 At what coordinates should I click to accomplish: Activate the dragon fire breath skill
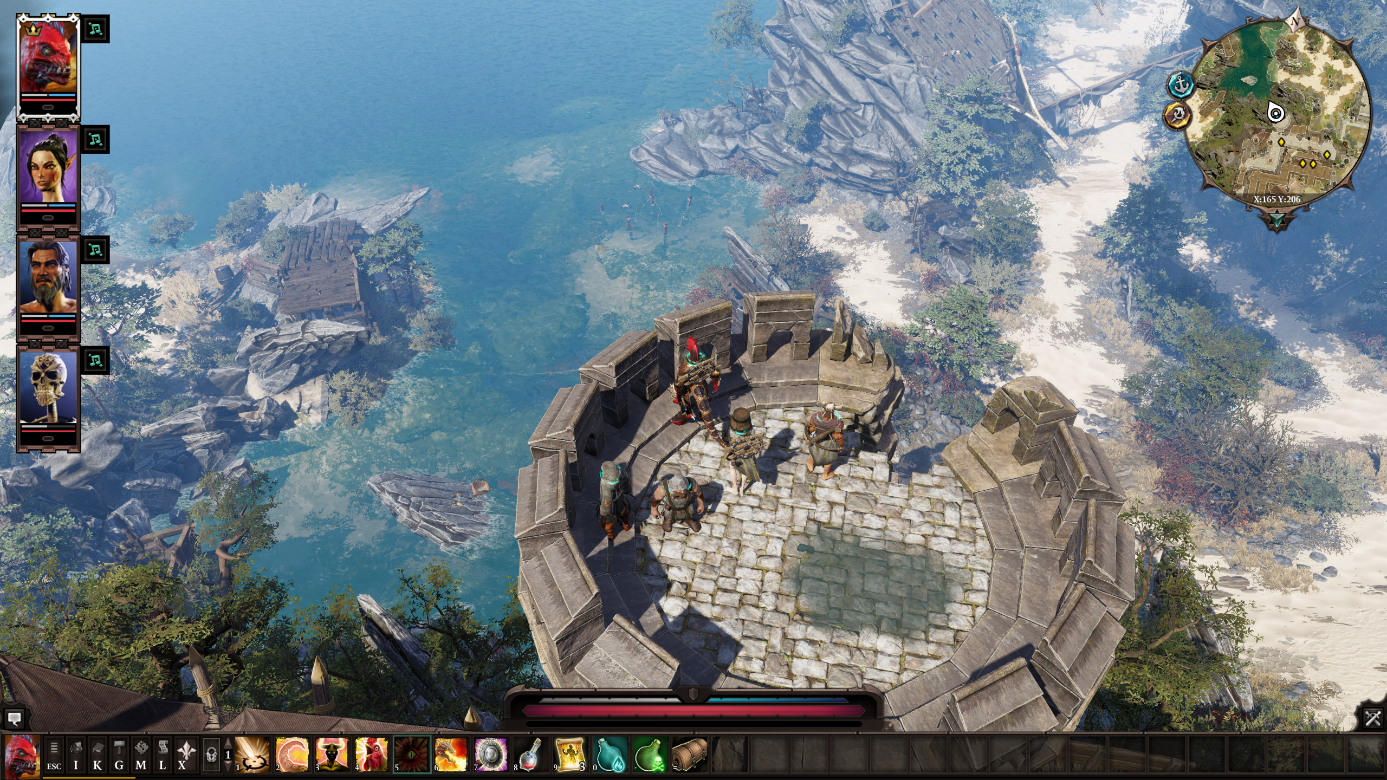[x=451, y=753]
